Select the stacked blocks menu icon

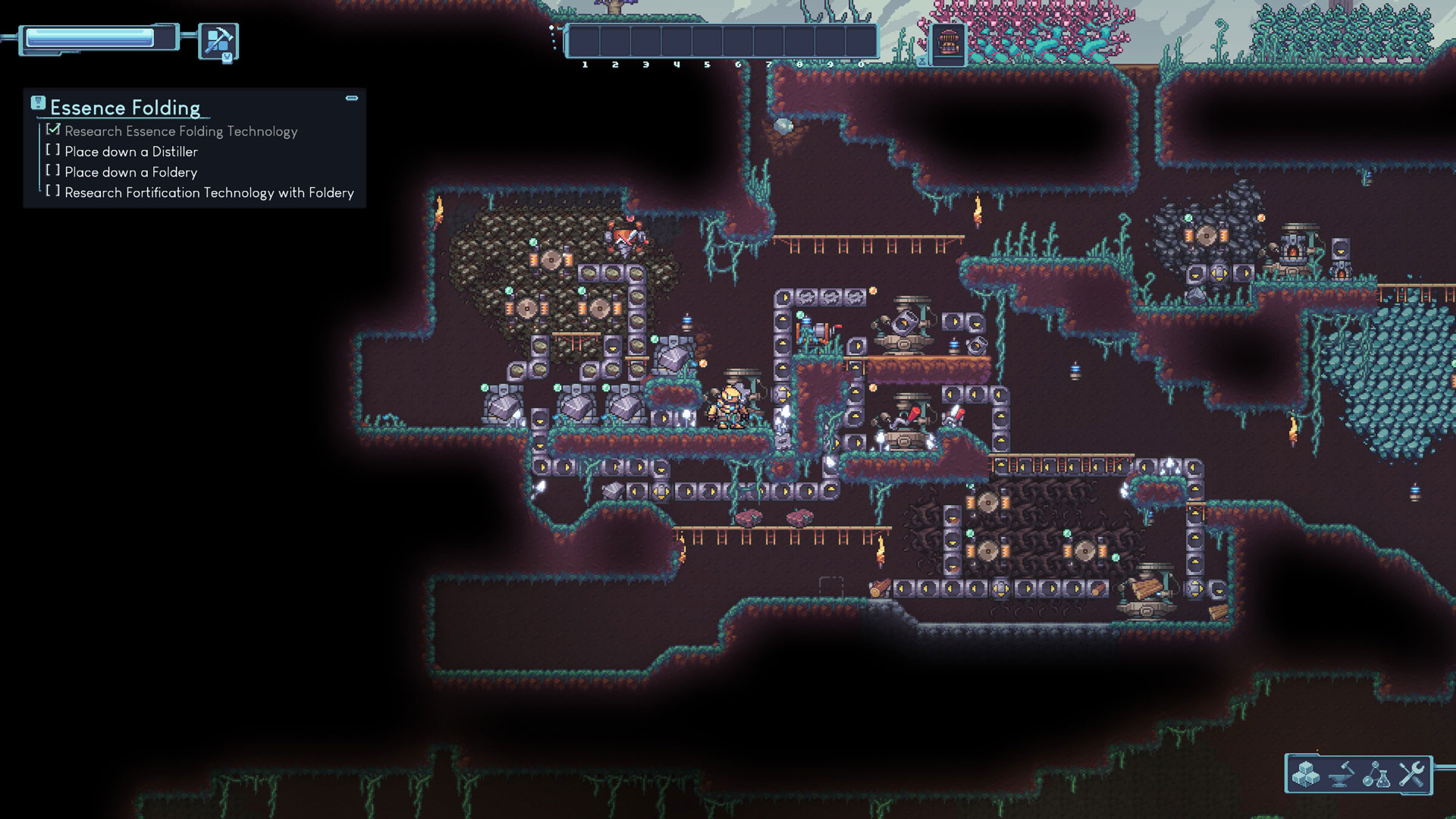click(x=1306, y=774)
